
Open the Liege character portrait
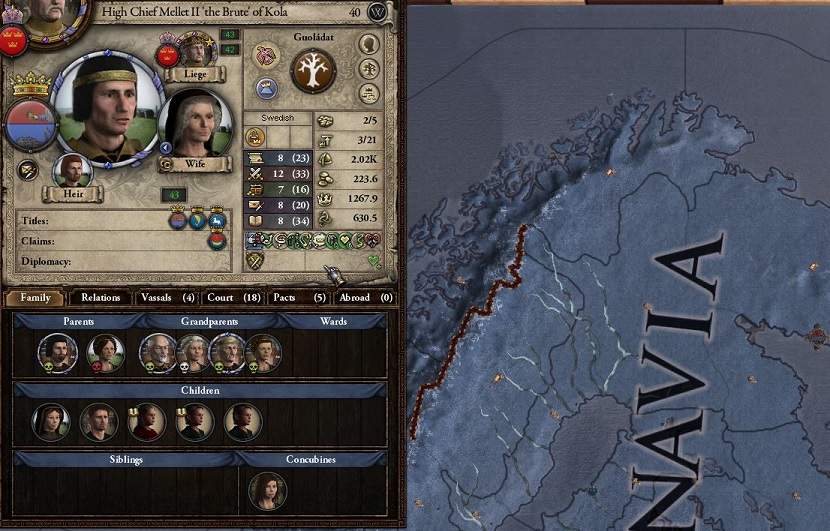pyautogui.click(x=196, y=50)
